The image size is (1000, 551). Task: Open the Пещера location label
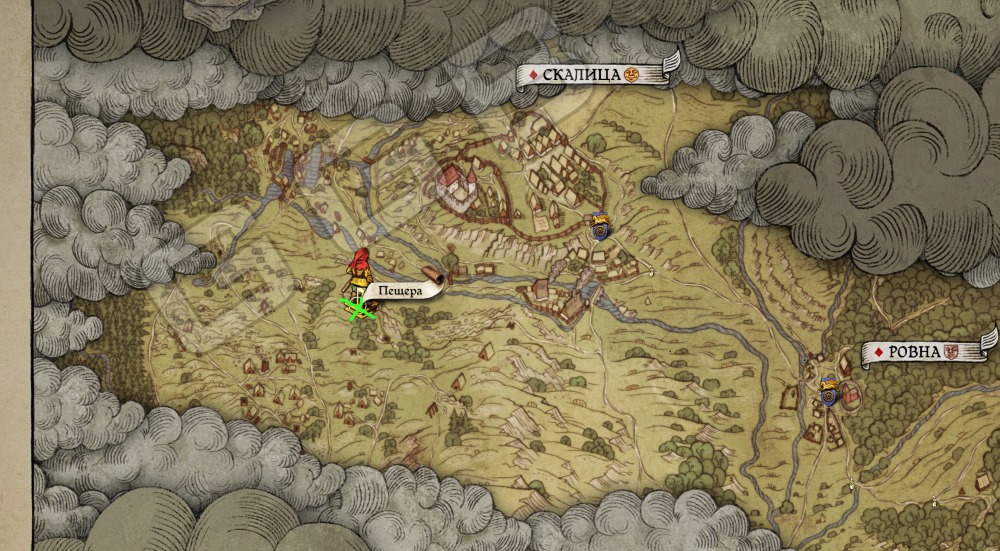(402, 291)
